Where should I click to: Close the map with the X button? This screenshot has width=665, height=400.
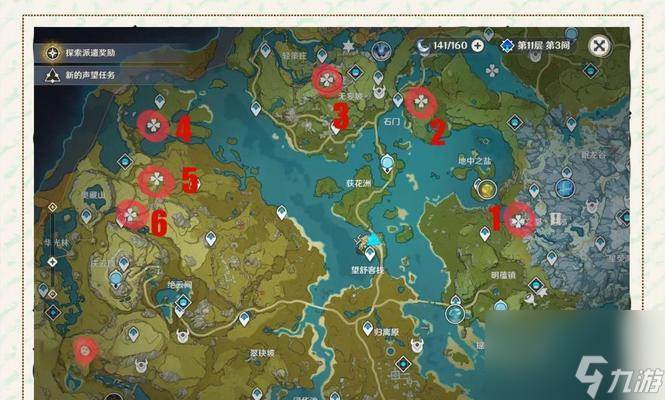tap(598, 45)
